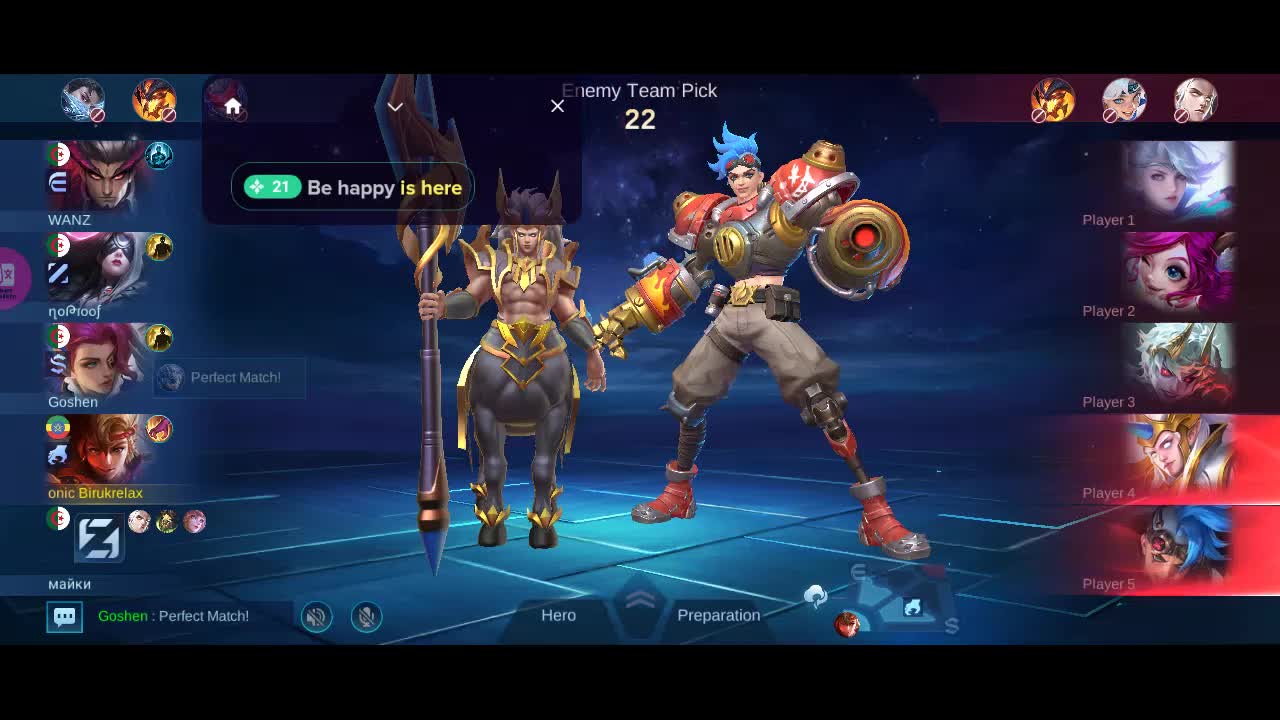
Task: Tap the home icon in the overlay
Action: [233, 107]
